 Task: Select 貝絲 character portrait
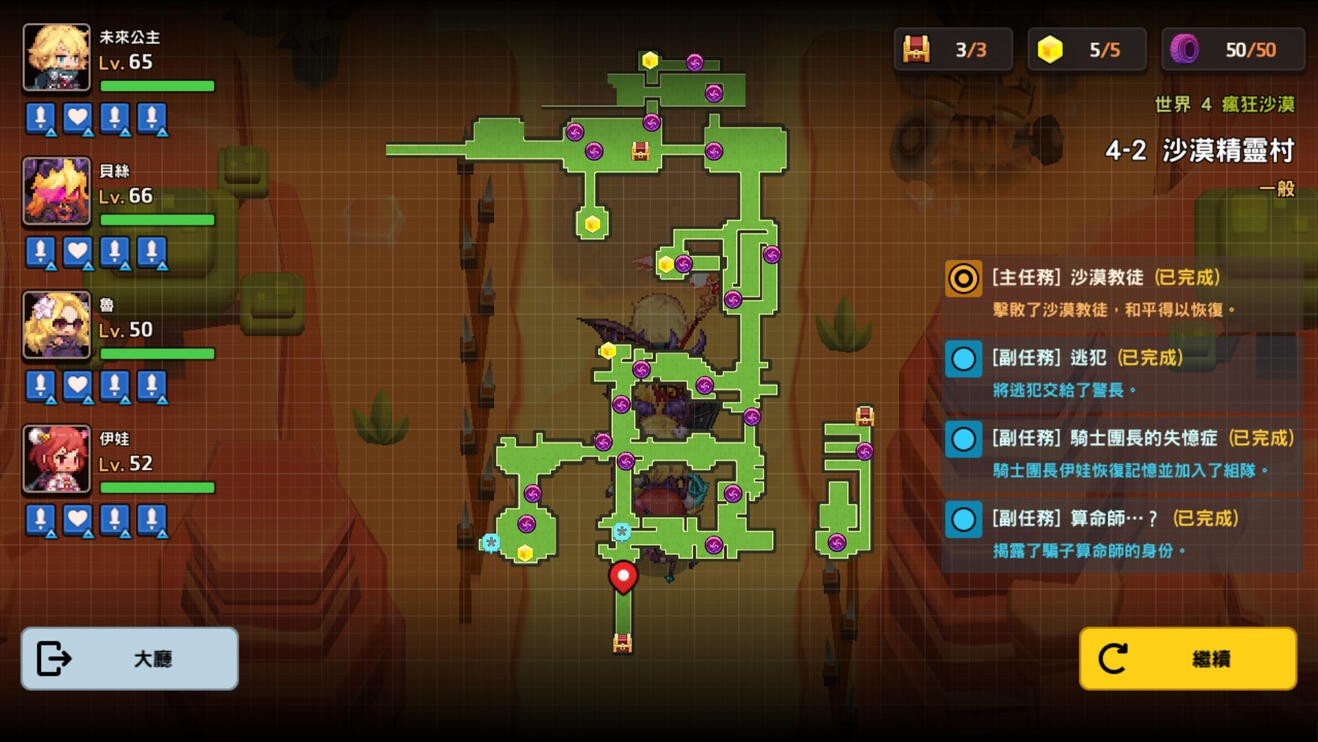[57, 191]
